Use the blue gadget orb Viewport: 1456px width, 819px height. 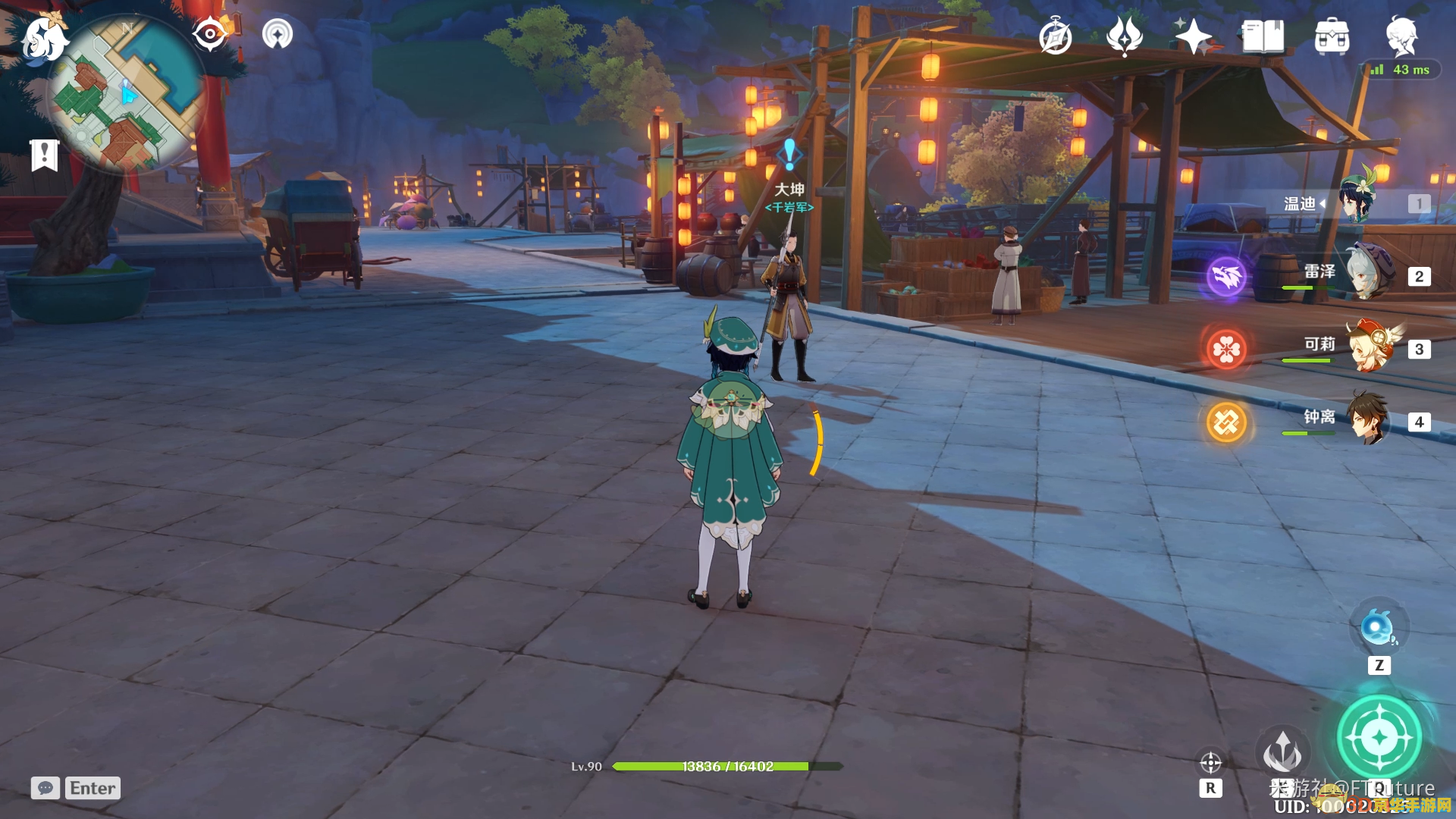1378,629
